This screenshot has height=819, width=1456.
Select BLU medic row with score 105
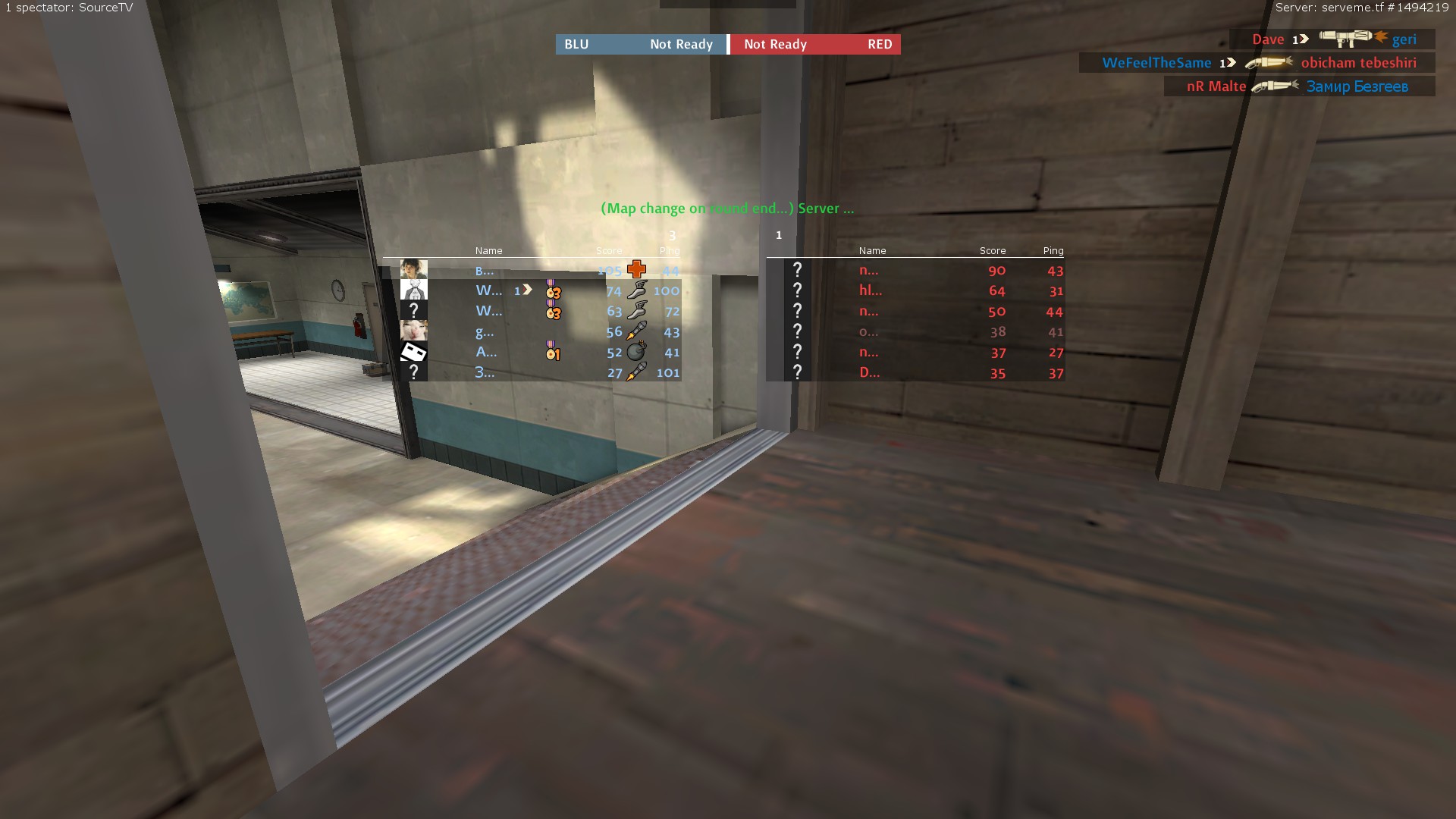pos(540,270)
